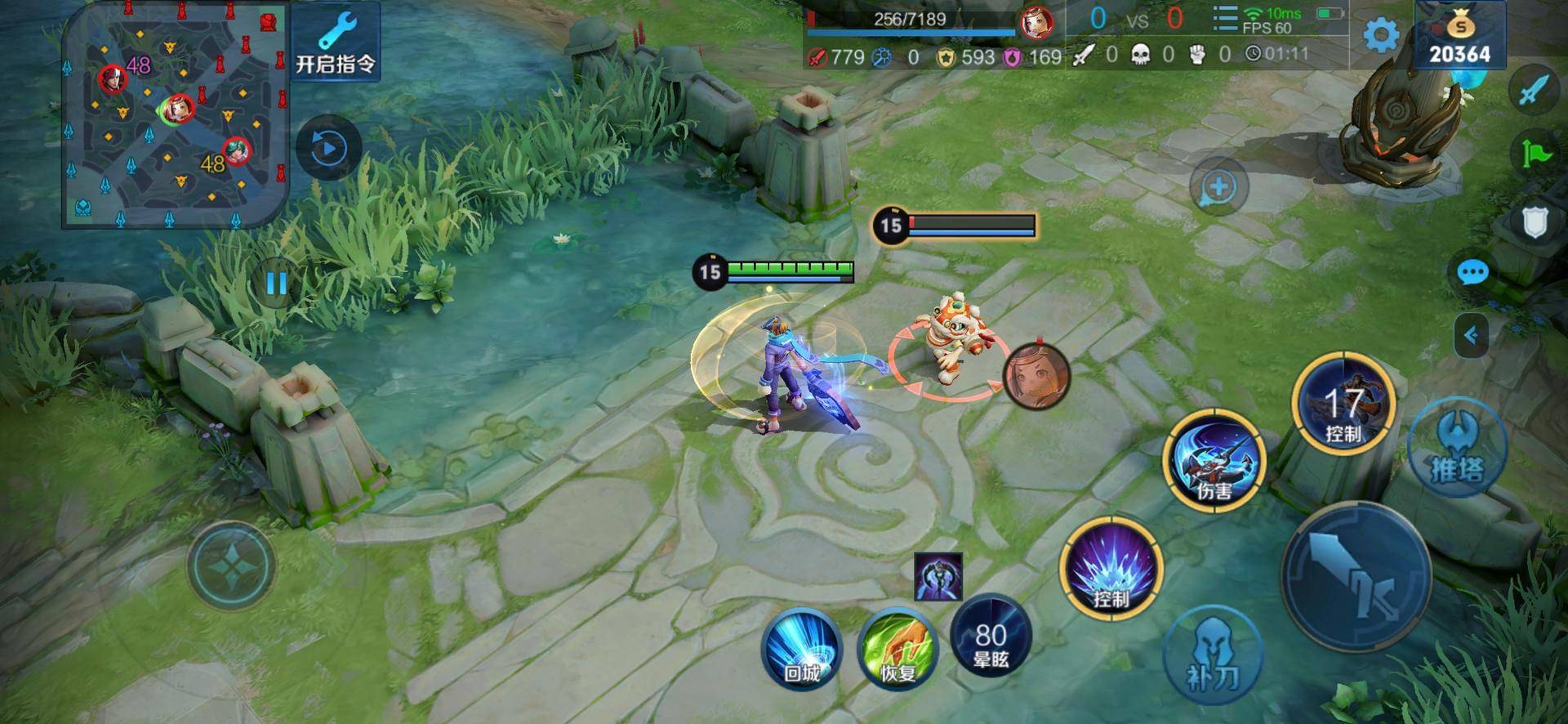The height and width of the screenshot is (724, 1568).
Task: Open the minimap
Action: (x=176, y=116)
